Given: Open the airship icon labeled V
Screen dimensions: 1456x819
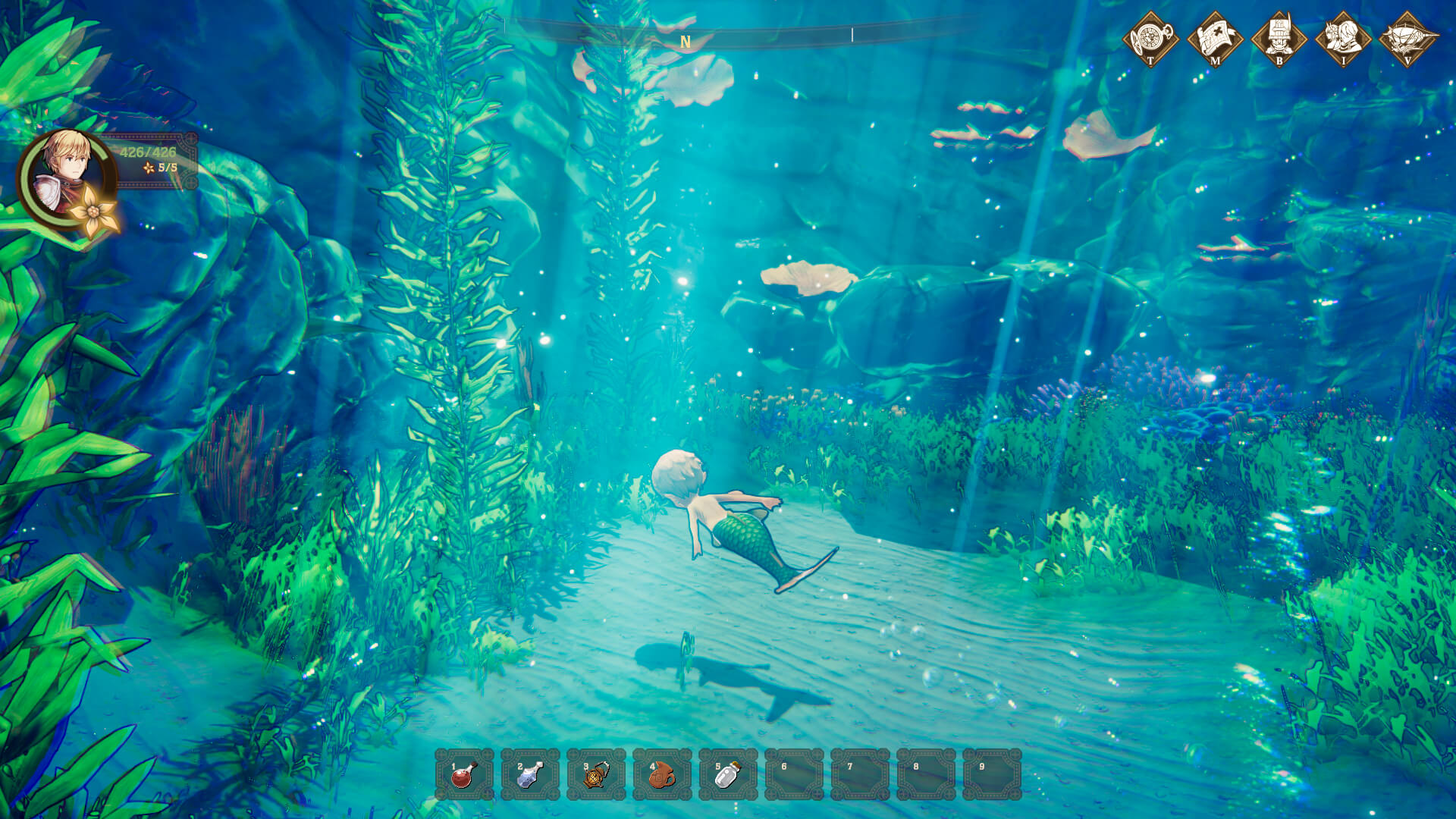Looking at the screenshot, I should click(x=1408, y=39).
